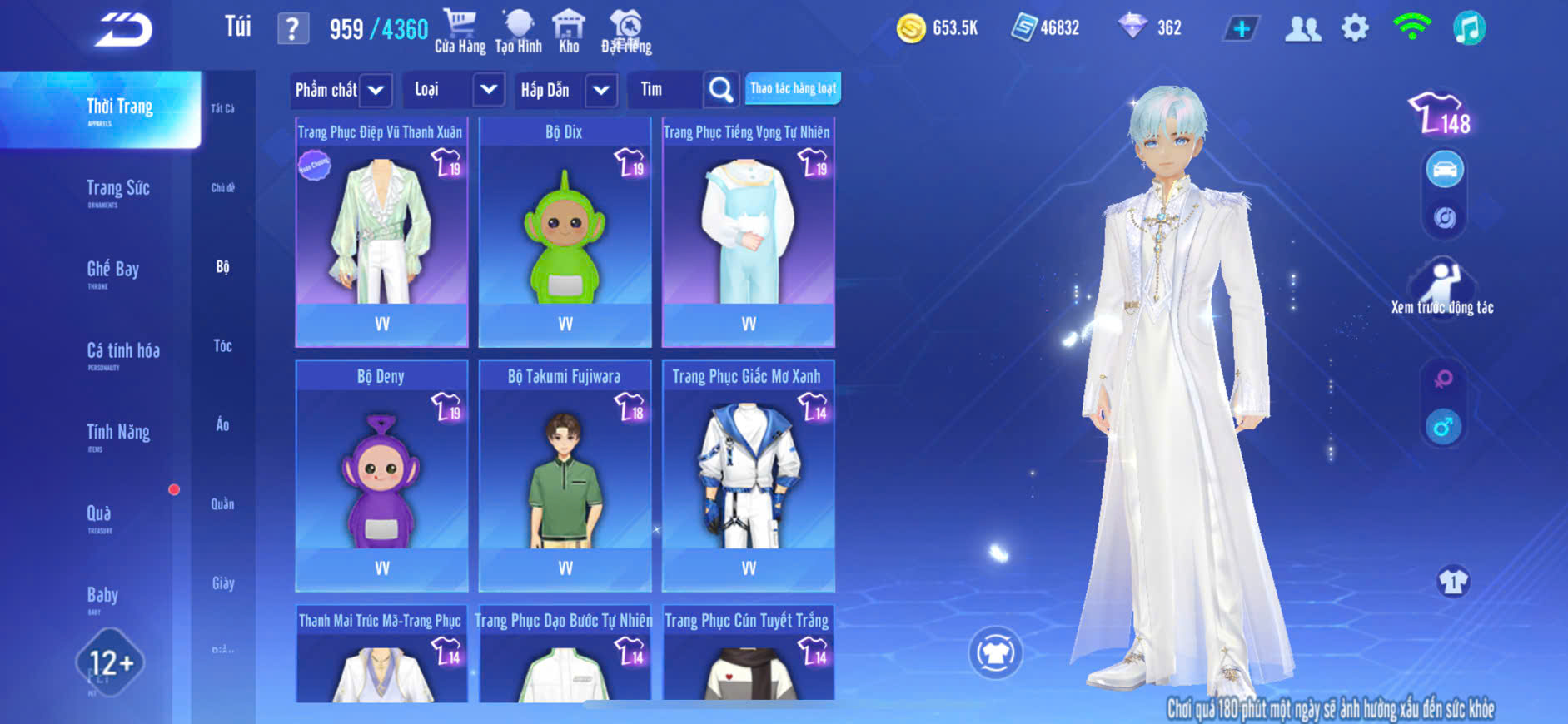Activate the Thao tác hàng loạt button
The width and height of the screenshot is (1568, 724).
[x=793, y=88]
